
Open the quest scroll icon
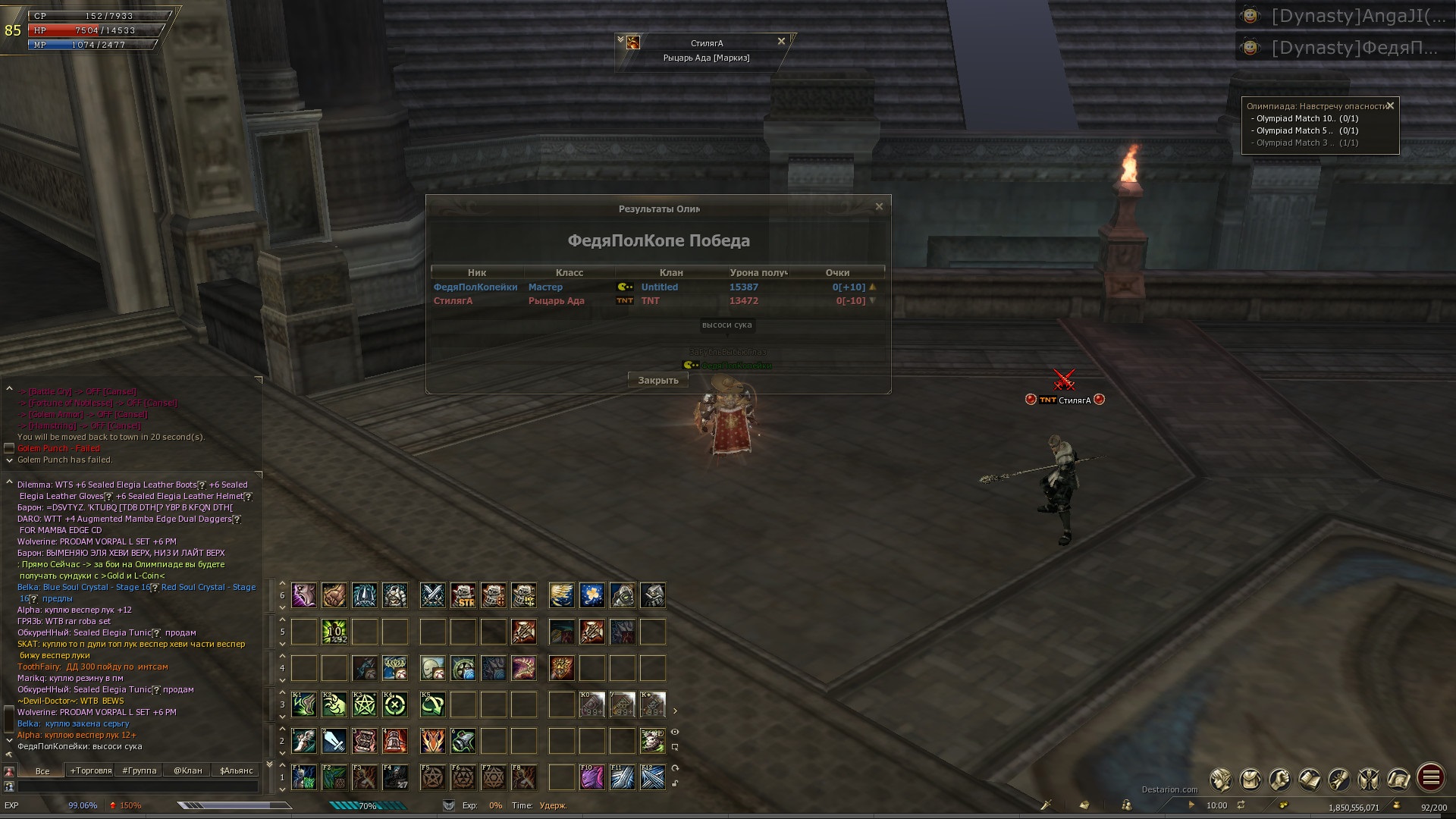pyautogui.click(x=1338, y=779)
